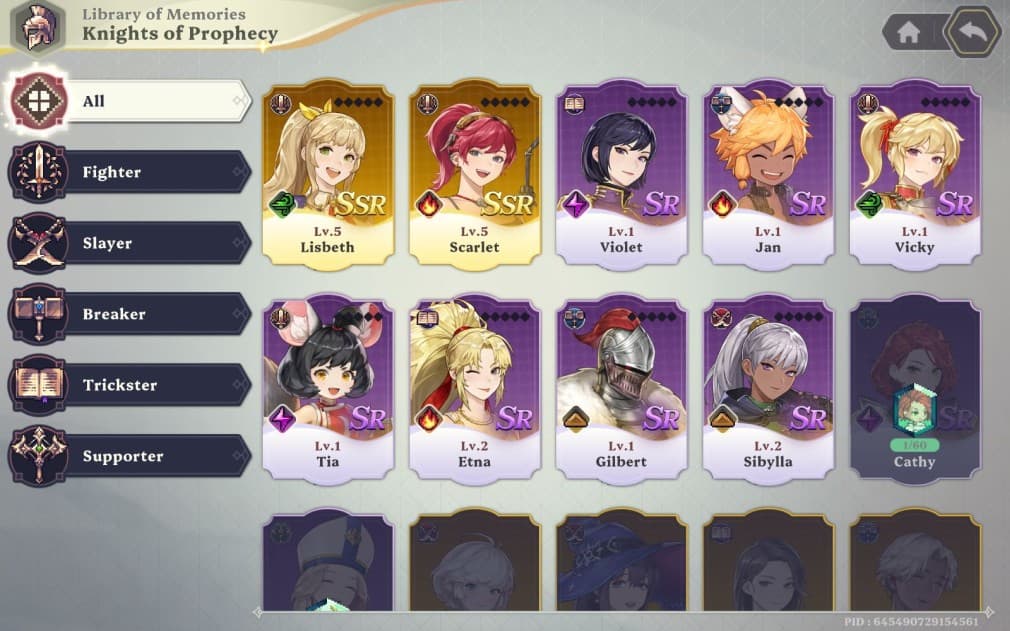
Task: Open Lisbeth's SSR knight card
Action: point(328,175)
